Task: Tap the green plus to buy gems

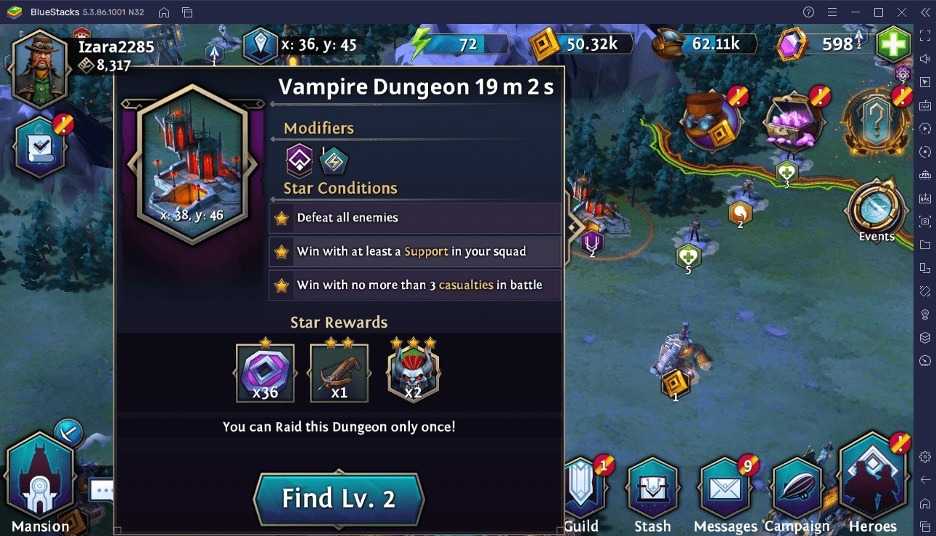Action: (892, 45)
